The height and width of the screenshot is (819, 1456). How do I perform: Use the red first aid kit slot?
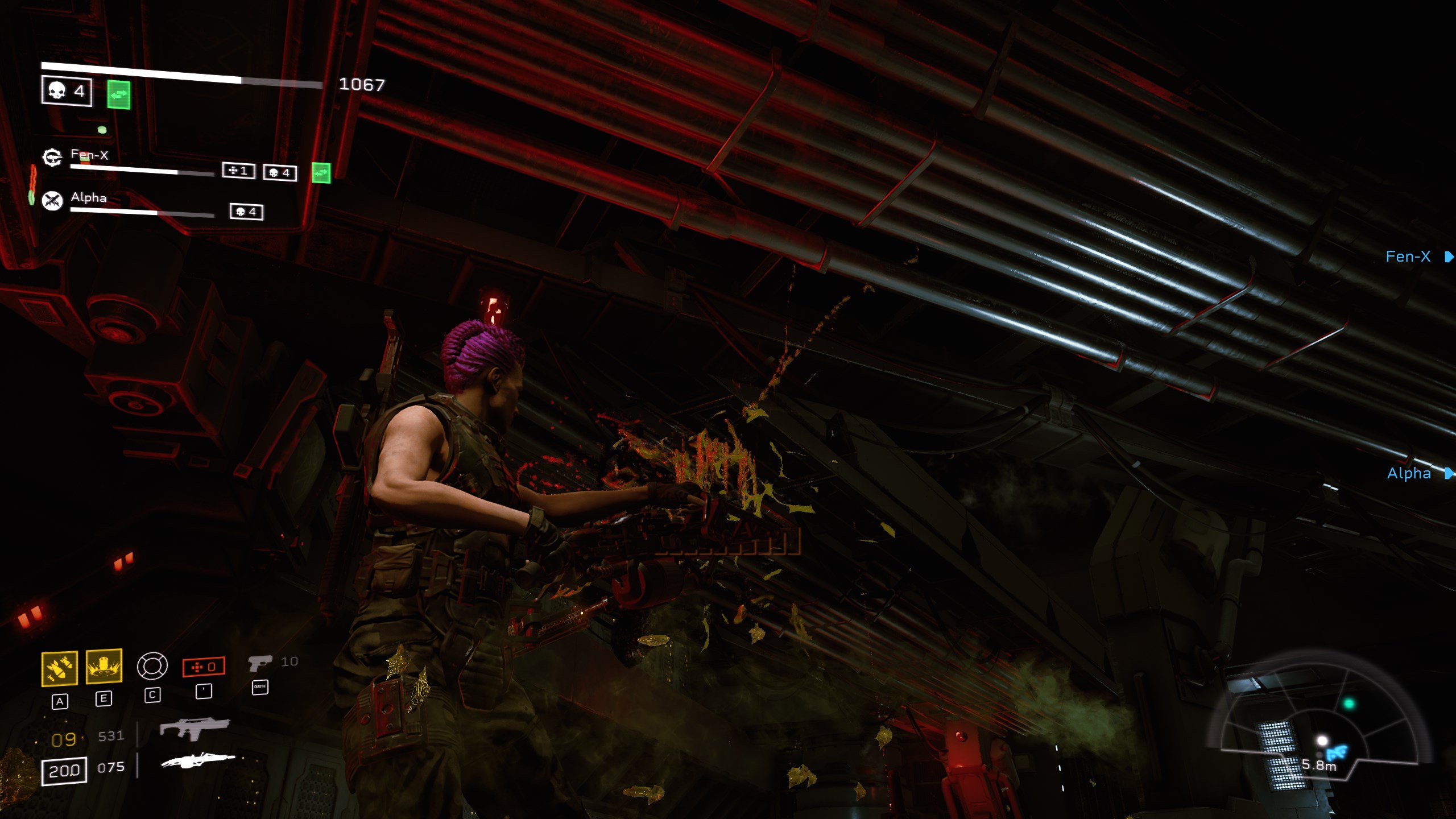204,667
